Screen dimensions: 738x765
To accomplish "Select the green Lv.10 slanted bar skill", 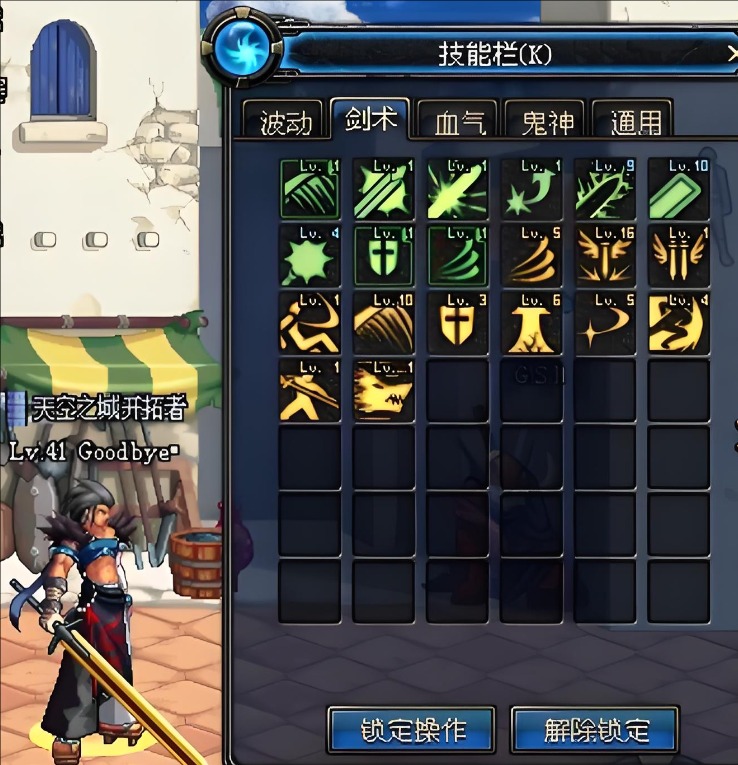I will click(x=679, y=189).
